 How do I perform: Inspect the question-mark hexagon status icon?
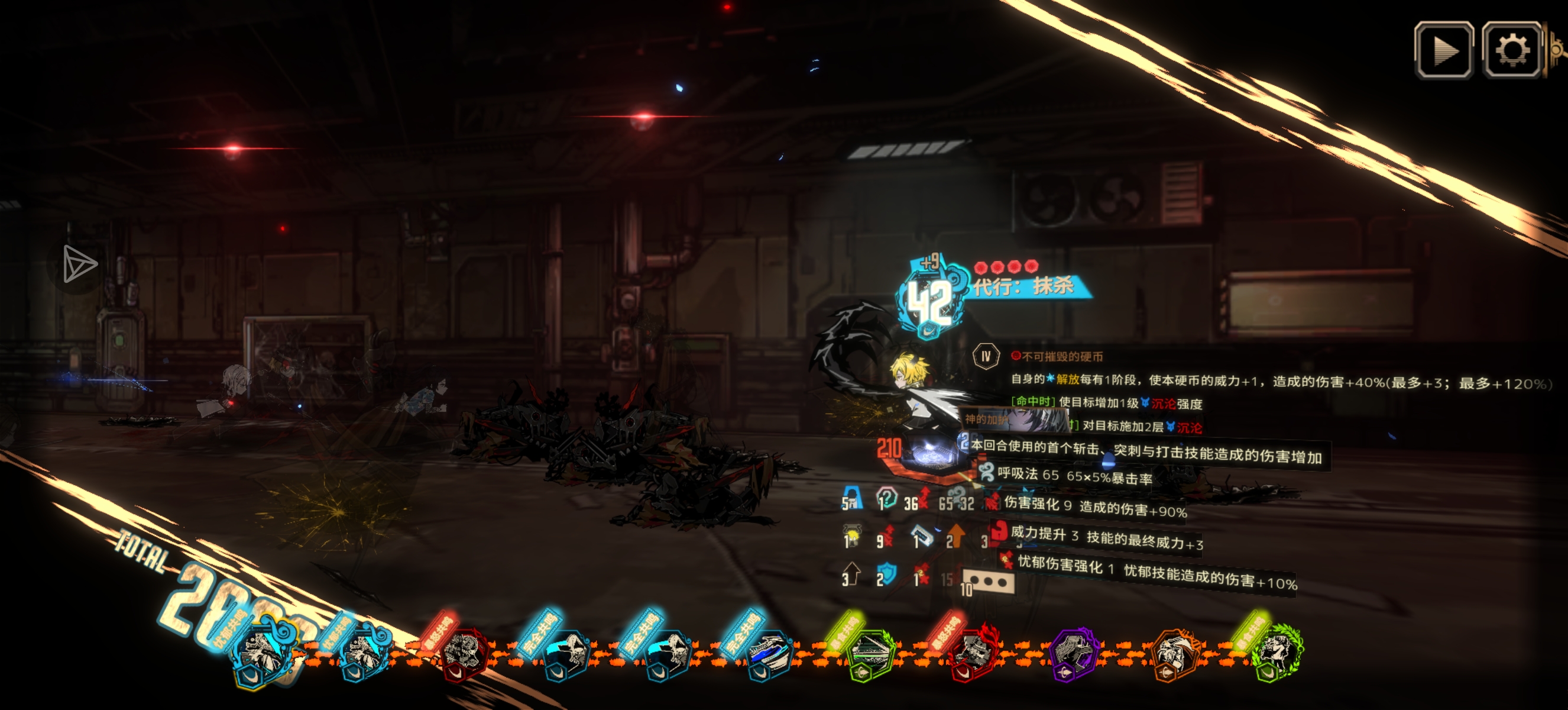click(x=886, y=499)
